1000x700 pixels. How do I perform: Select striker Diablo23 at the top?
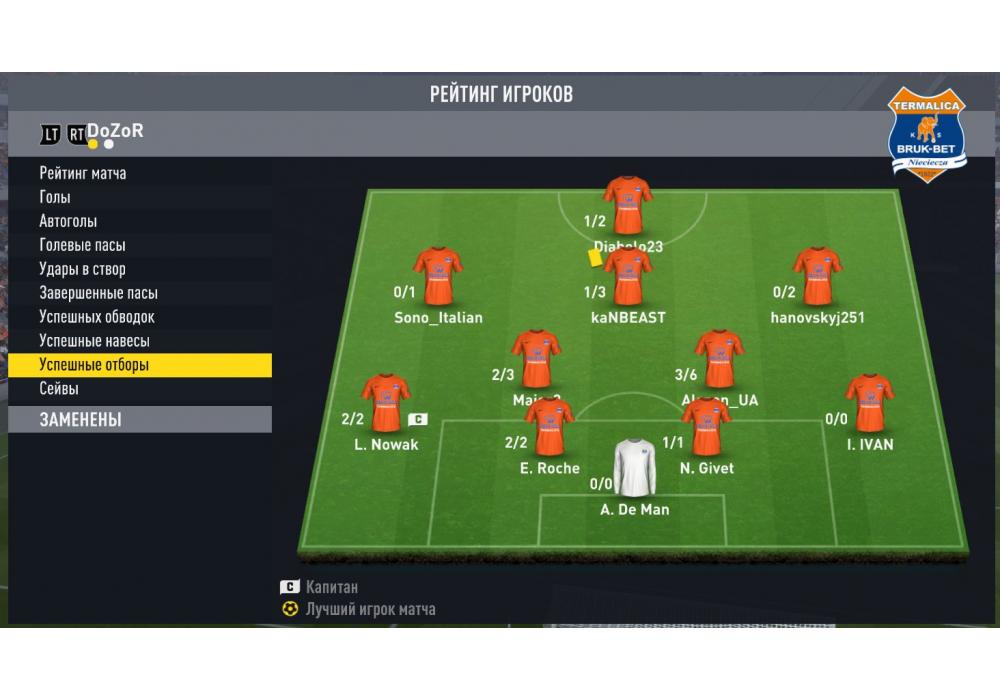[628, 205]
